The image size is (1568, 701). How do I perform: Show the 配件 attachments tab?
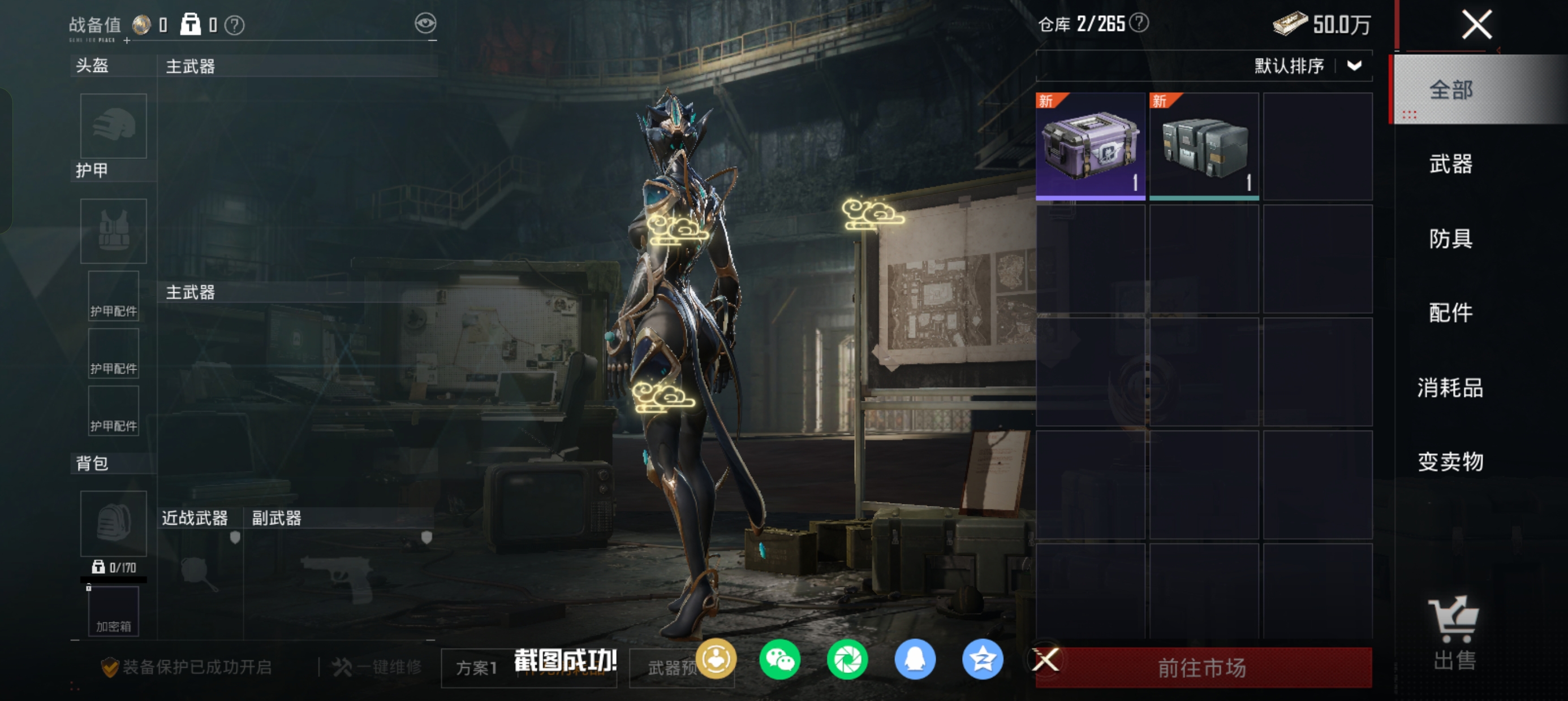pos(1450,313)
